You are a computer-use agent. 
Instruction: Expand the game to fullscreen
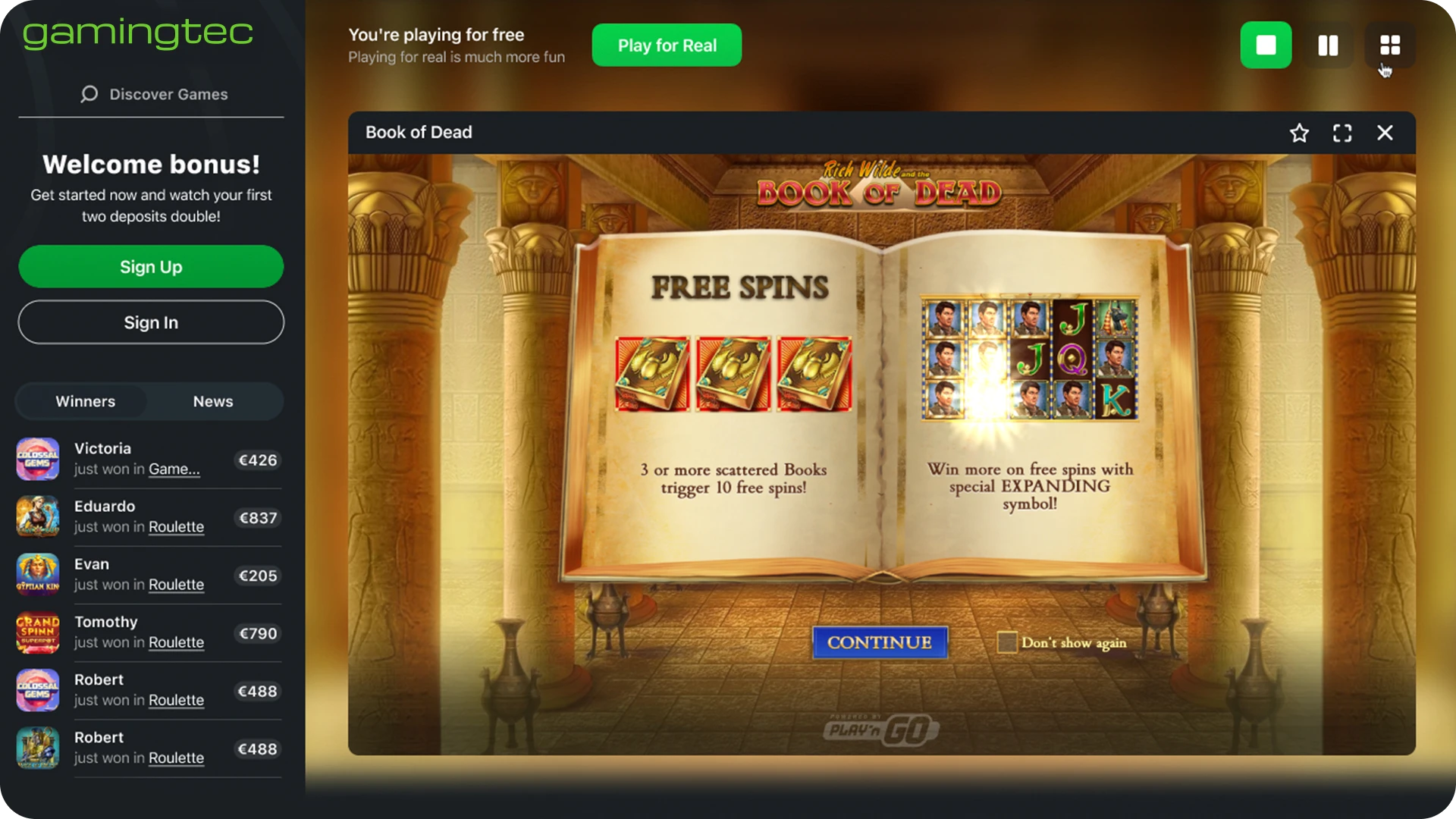(1342, 133)
